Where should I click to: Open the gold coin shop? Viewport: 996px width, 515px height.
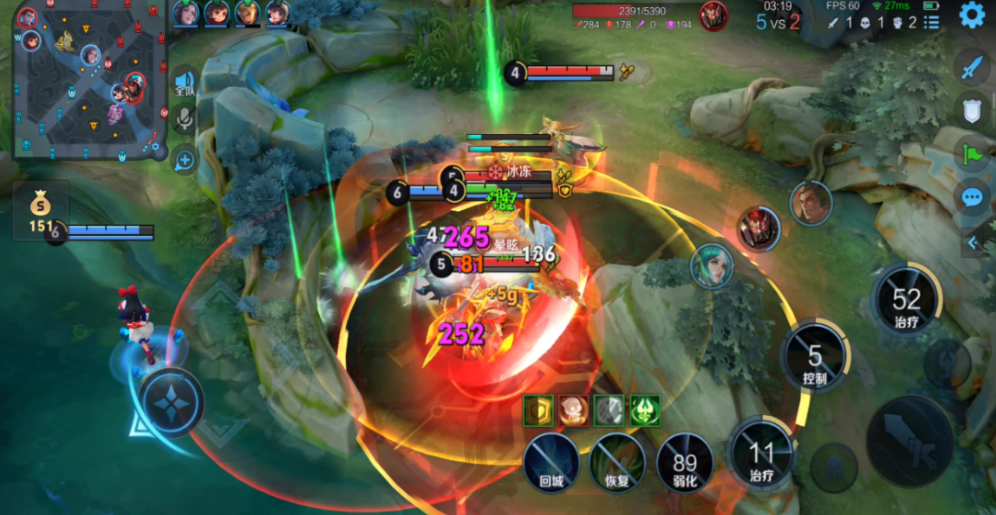pyautogui.click(x=39, y=211)
